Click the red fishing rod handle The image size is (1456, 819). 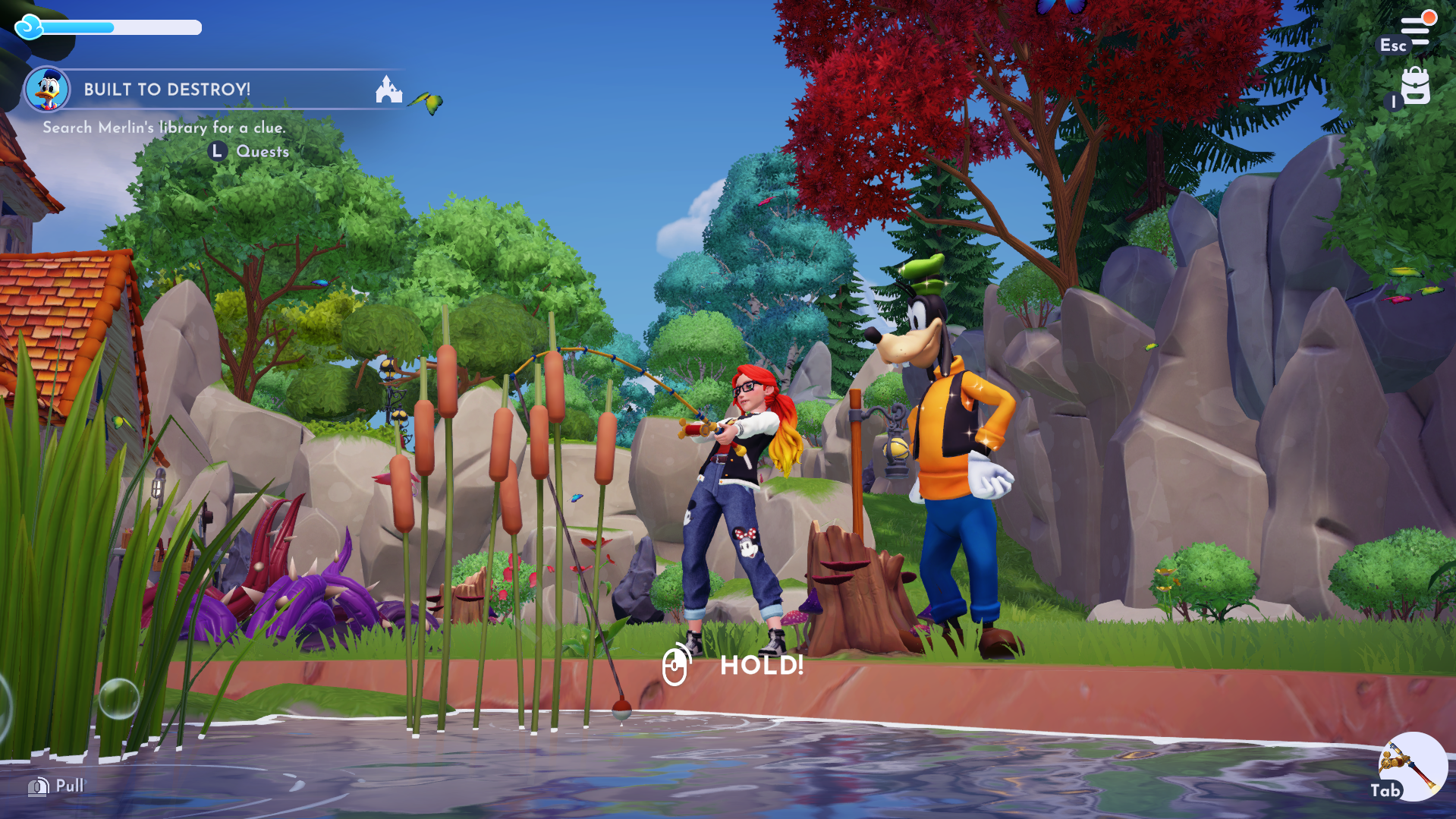[x=692, y=429]
